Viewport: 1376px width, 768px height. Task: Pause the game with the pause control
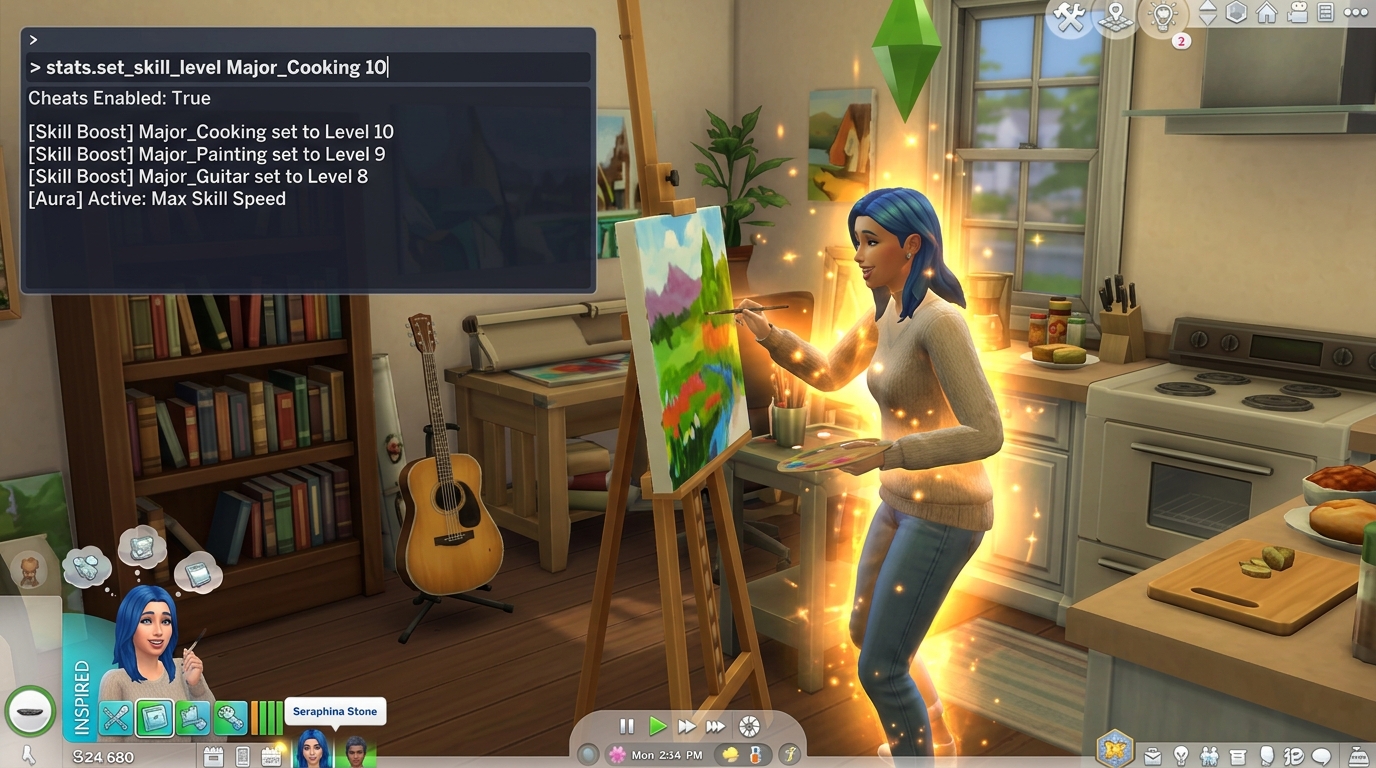(626, 727)
